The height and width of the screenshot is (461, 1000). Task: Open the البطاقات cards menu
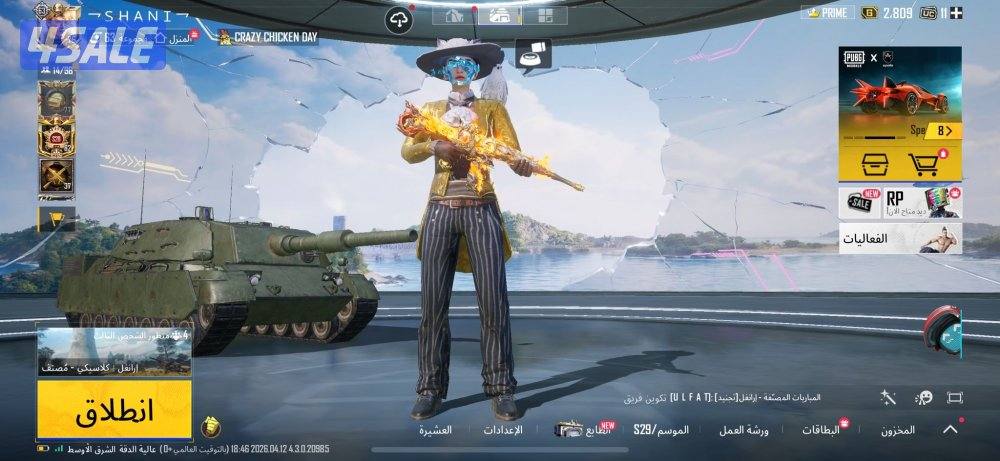pyautogui.click(x=820, y=430)
